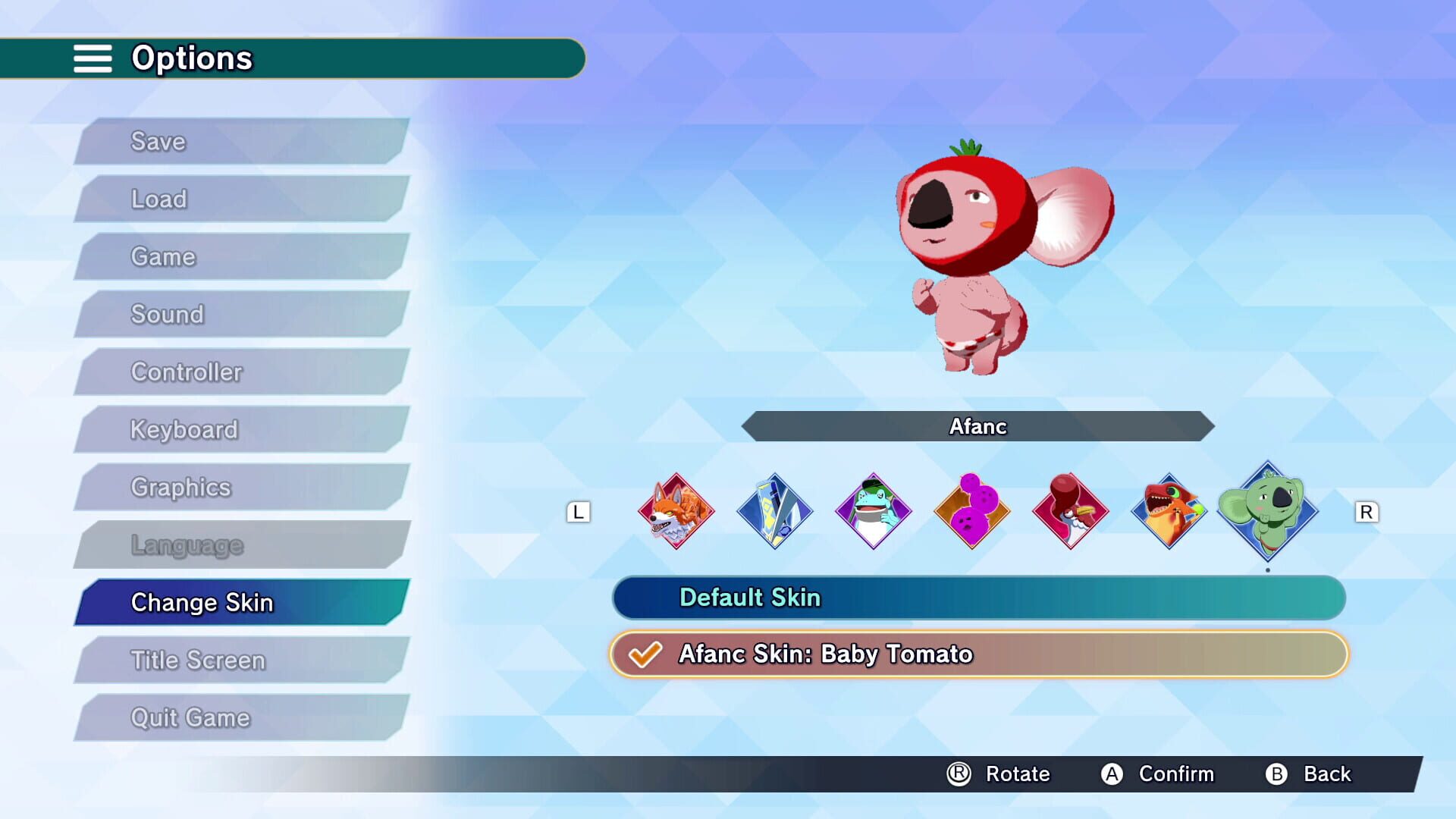
Task: Toggle the checkmark on Afanc Skin: Baby Tomato
Action: click(644, 653)
